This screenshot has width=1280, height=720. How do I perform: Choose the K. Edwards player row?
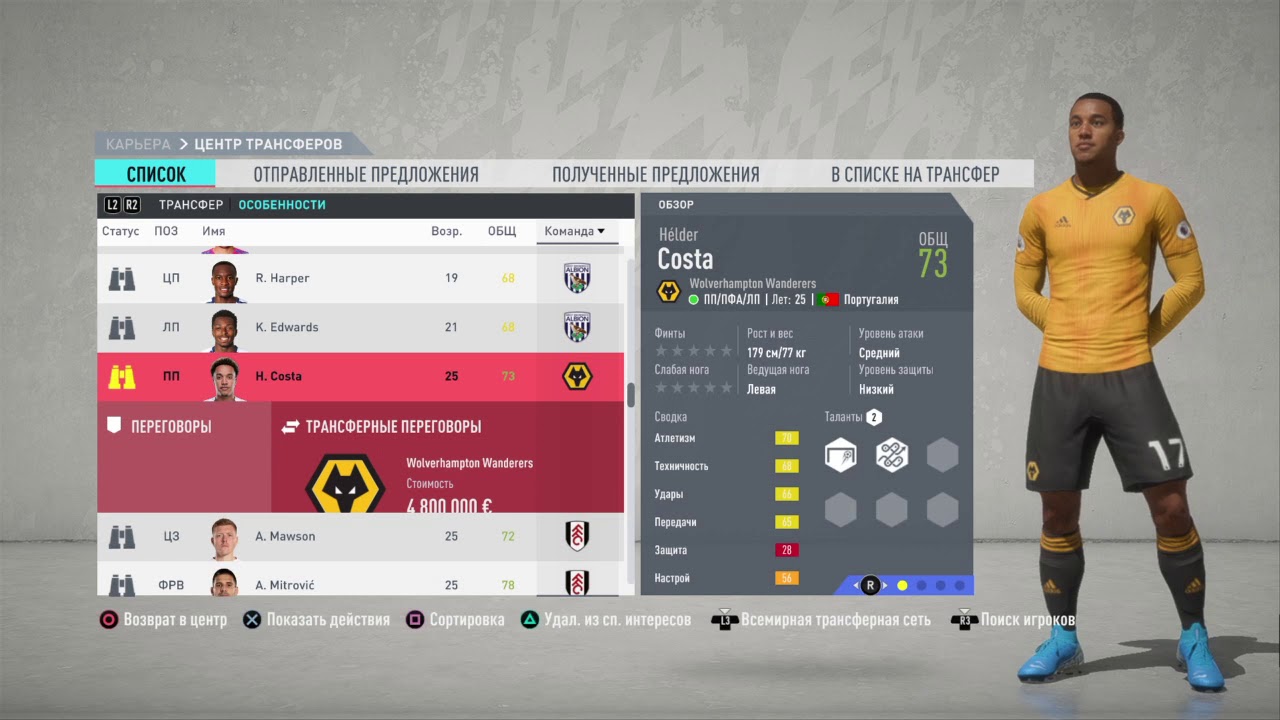tap(360, 327)
